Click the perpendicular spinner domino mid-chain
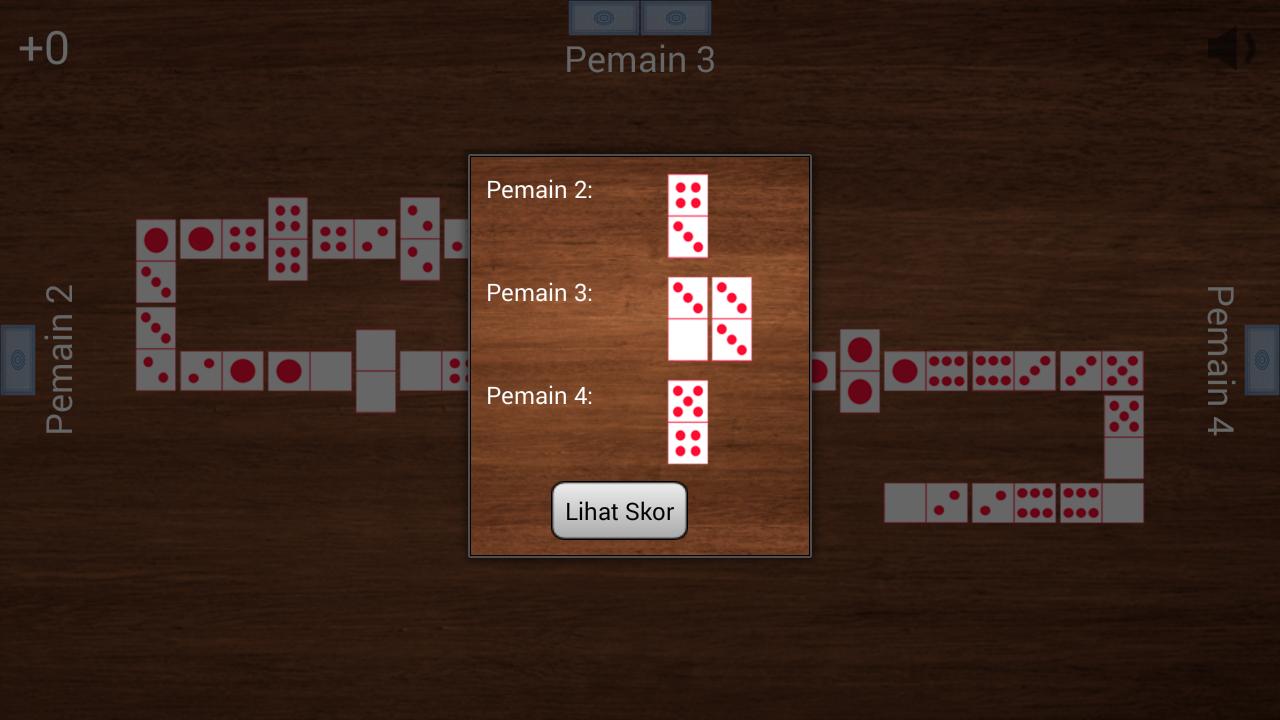1280x720 pixels. (x=375, y=372)
